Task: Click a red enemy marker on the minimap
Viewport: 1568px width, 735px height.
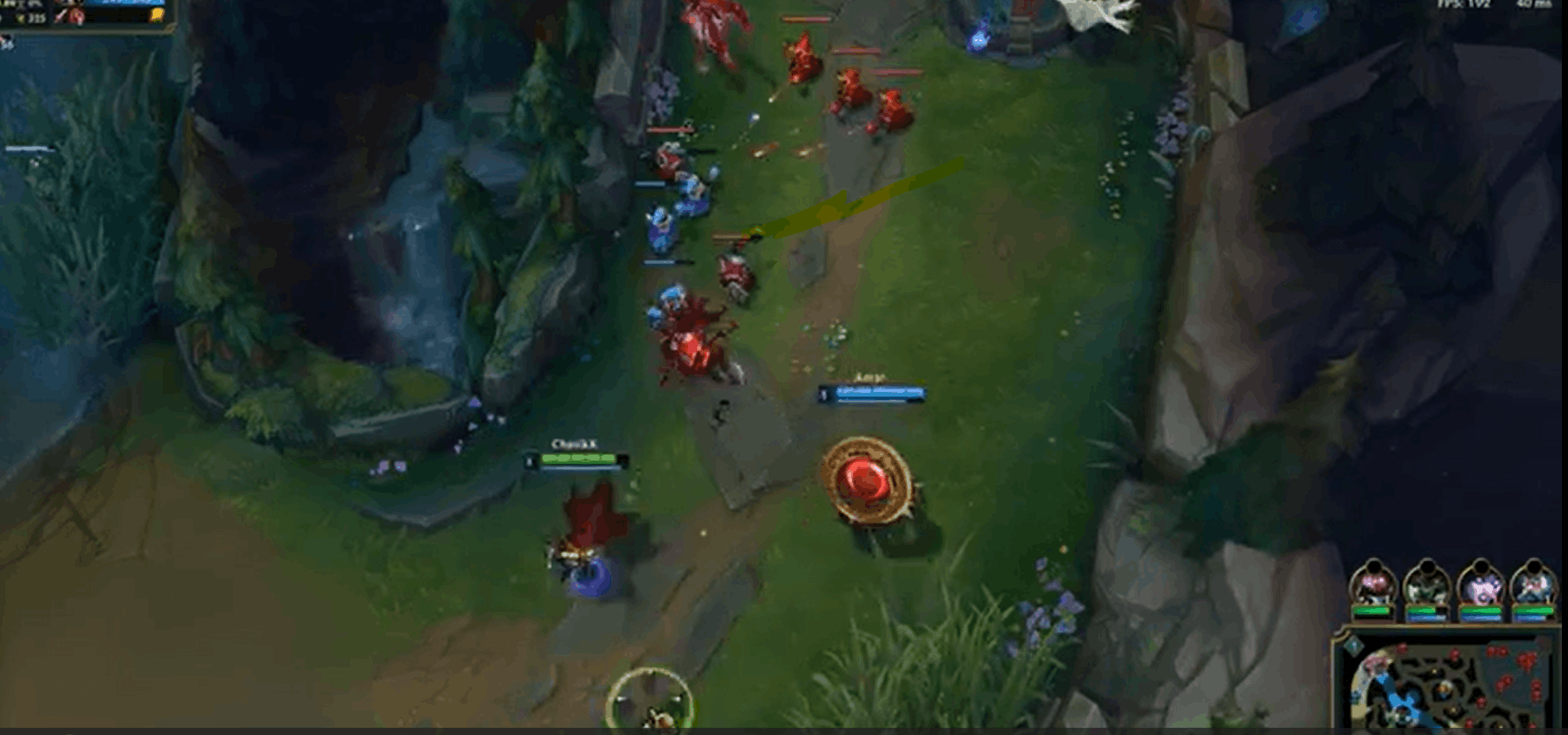Action: point(1489,652)
